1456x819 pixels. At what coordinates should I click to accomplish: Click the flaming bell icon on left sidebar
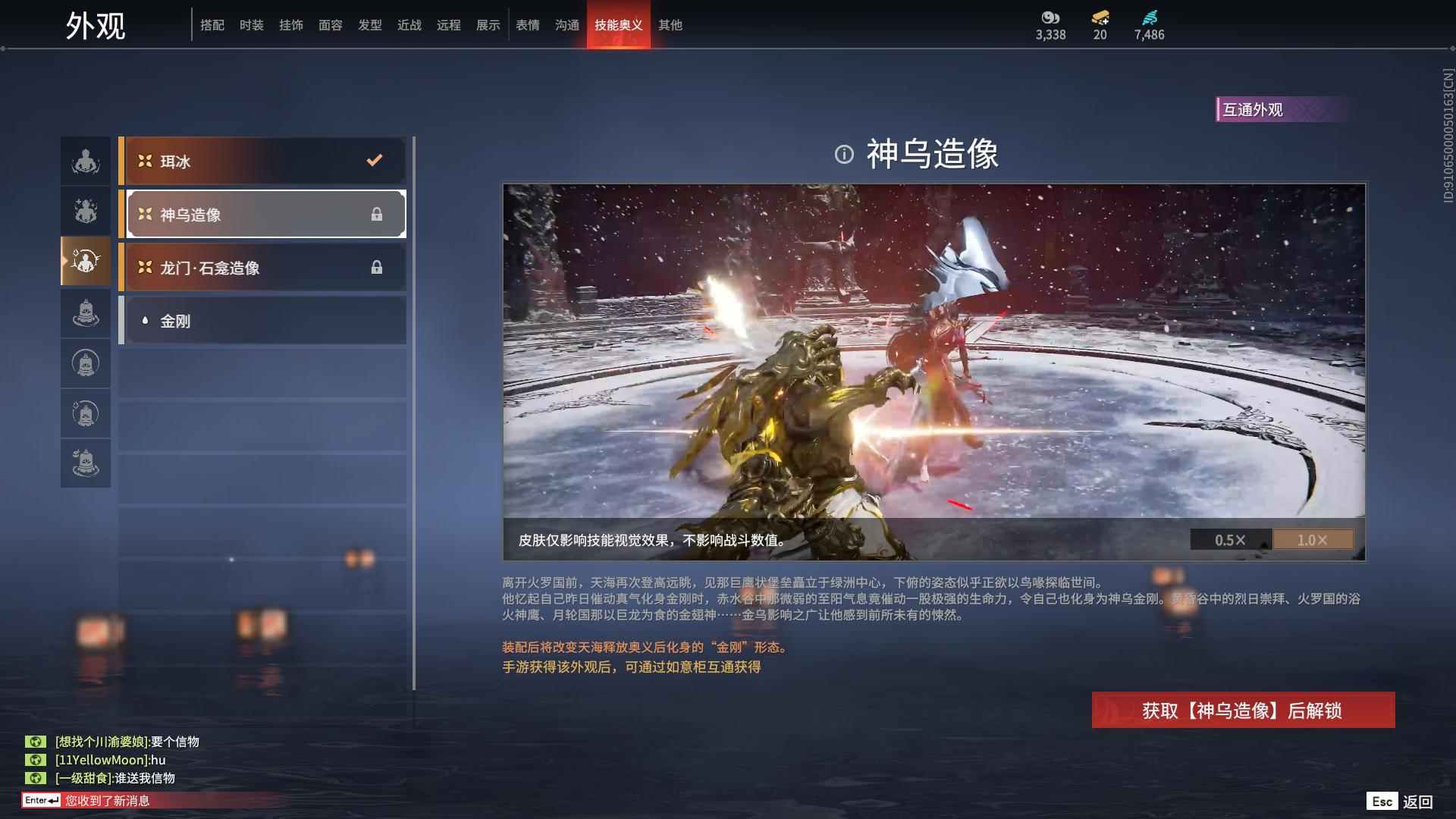pos(86,414)
